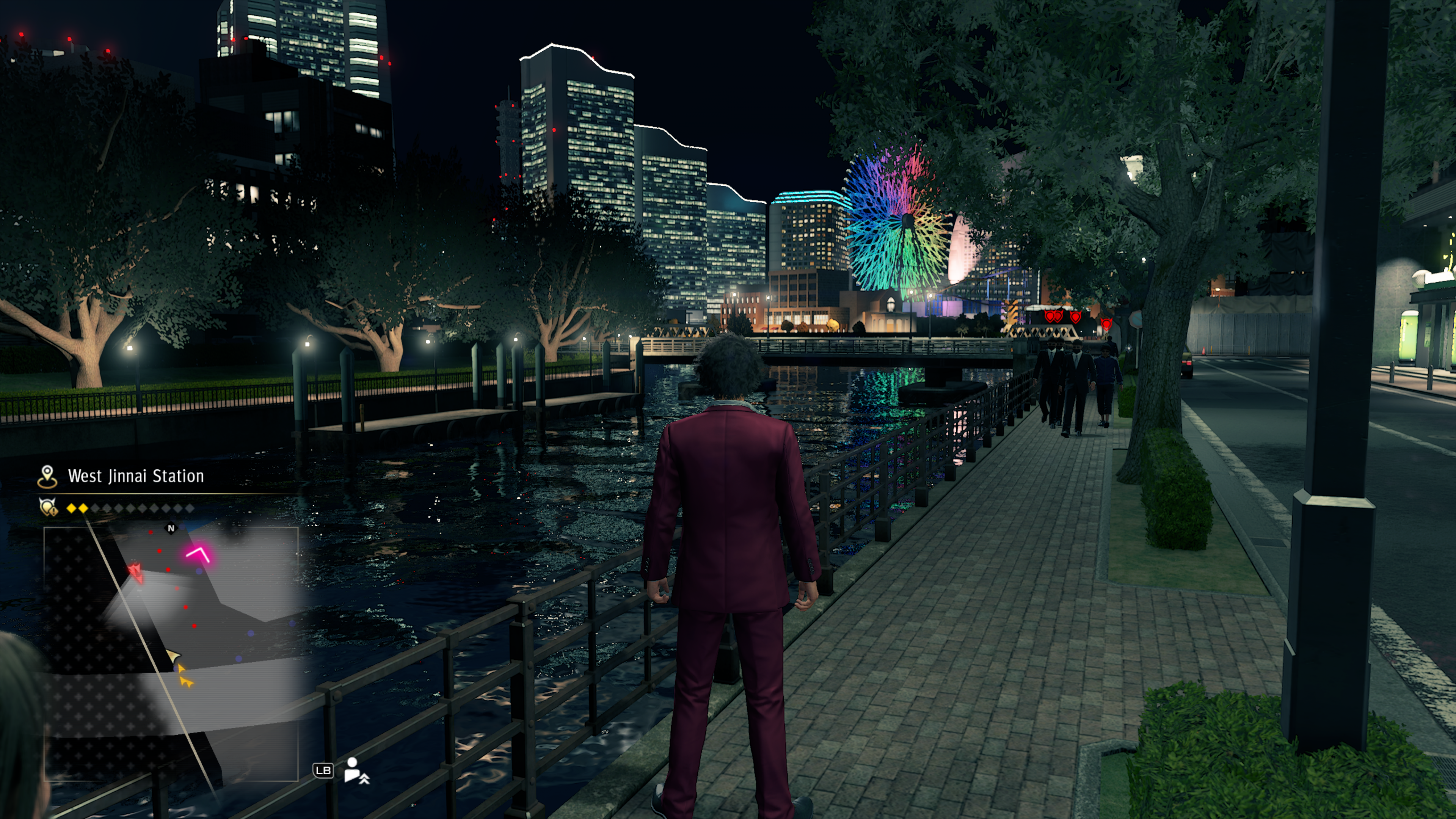Click the location pin beside West Jinnai Station
The image size is (1456, 819).
coord(47,477)
